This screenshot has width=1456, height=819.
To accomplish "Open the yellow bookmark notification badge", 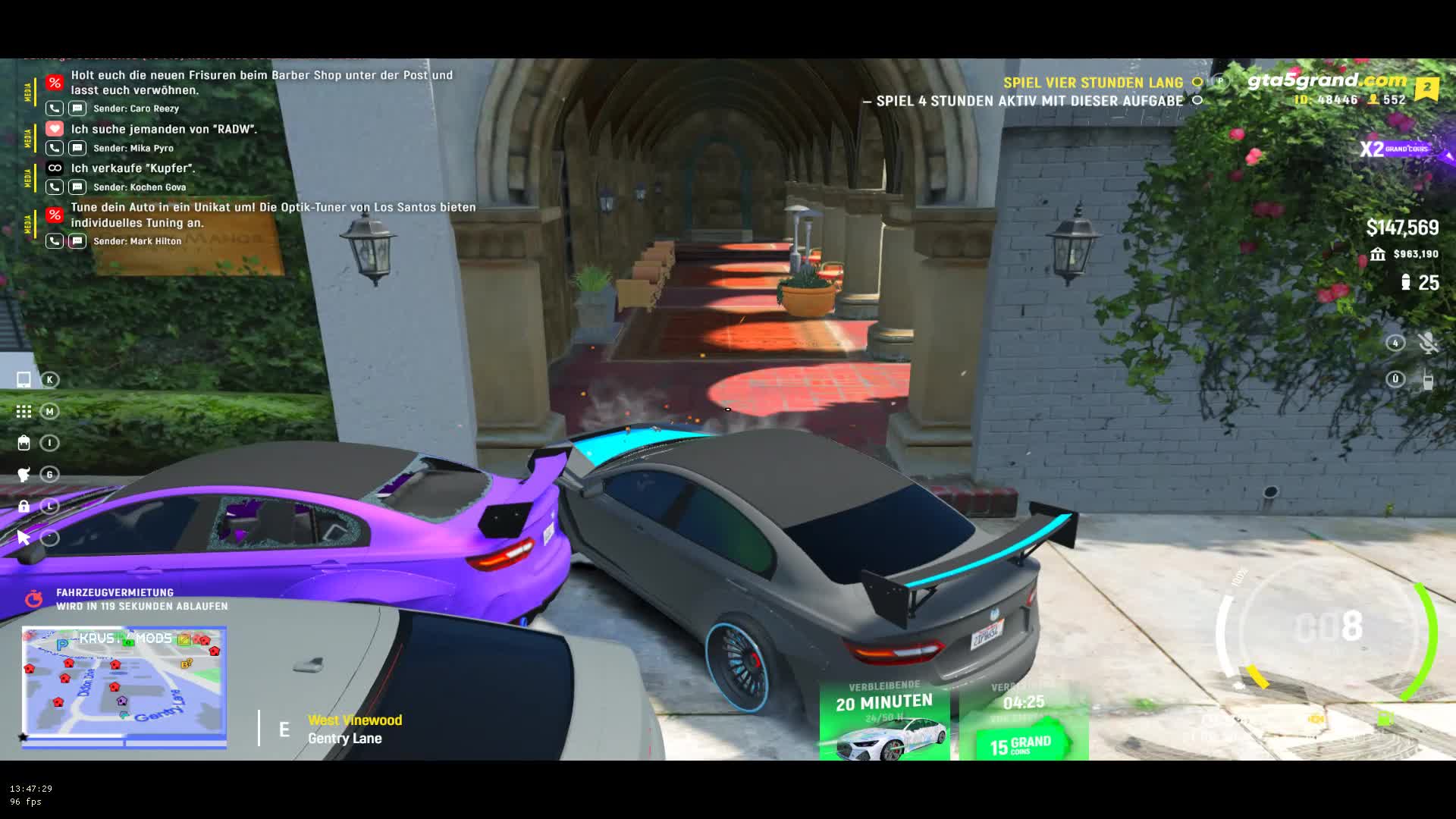I will 1426,88.
